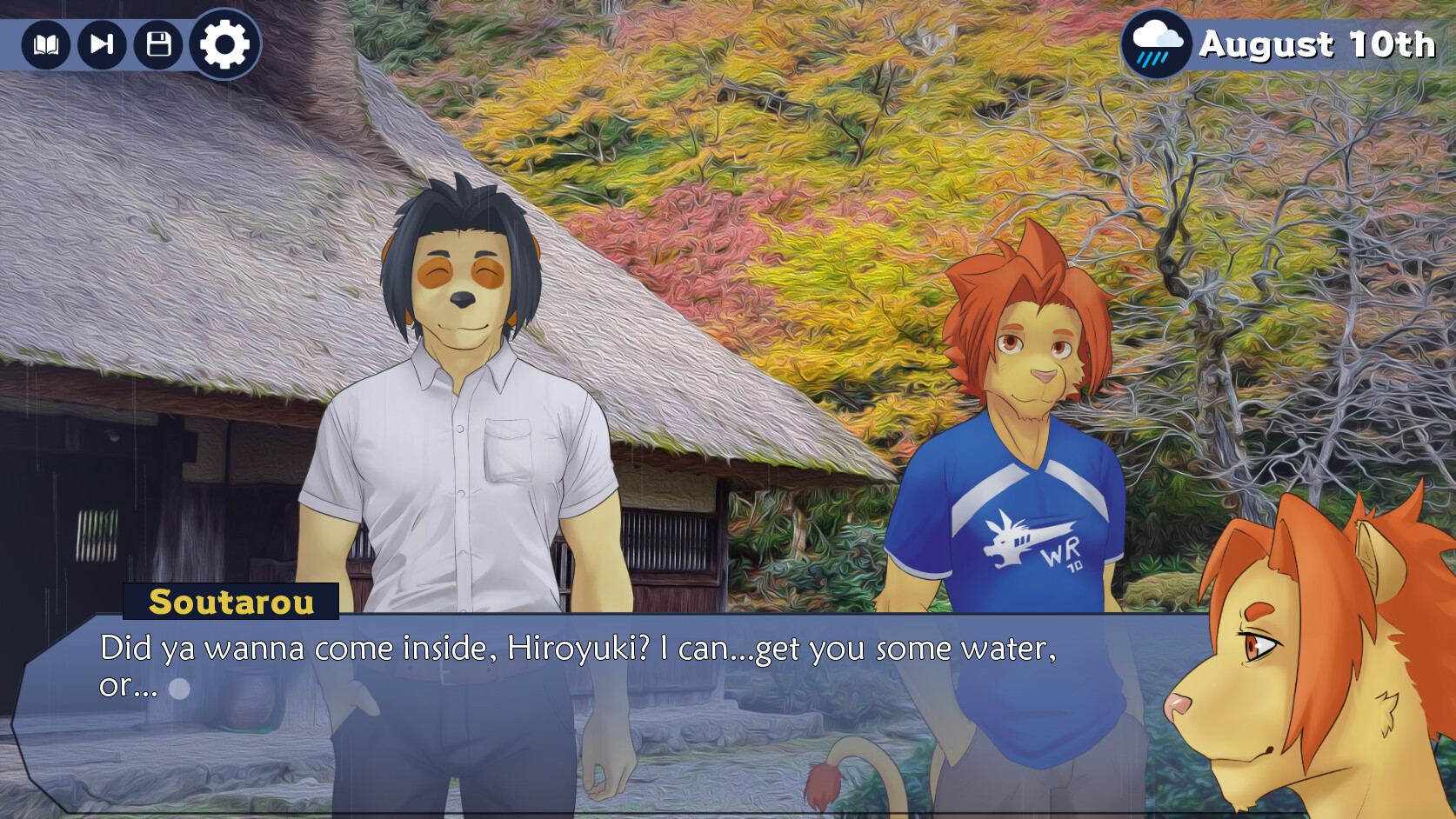
Task: Click the Soutarou name tag
Action: pos(233,602)
